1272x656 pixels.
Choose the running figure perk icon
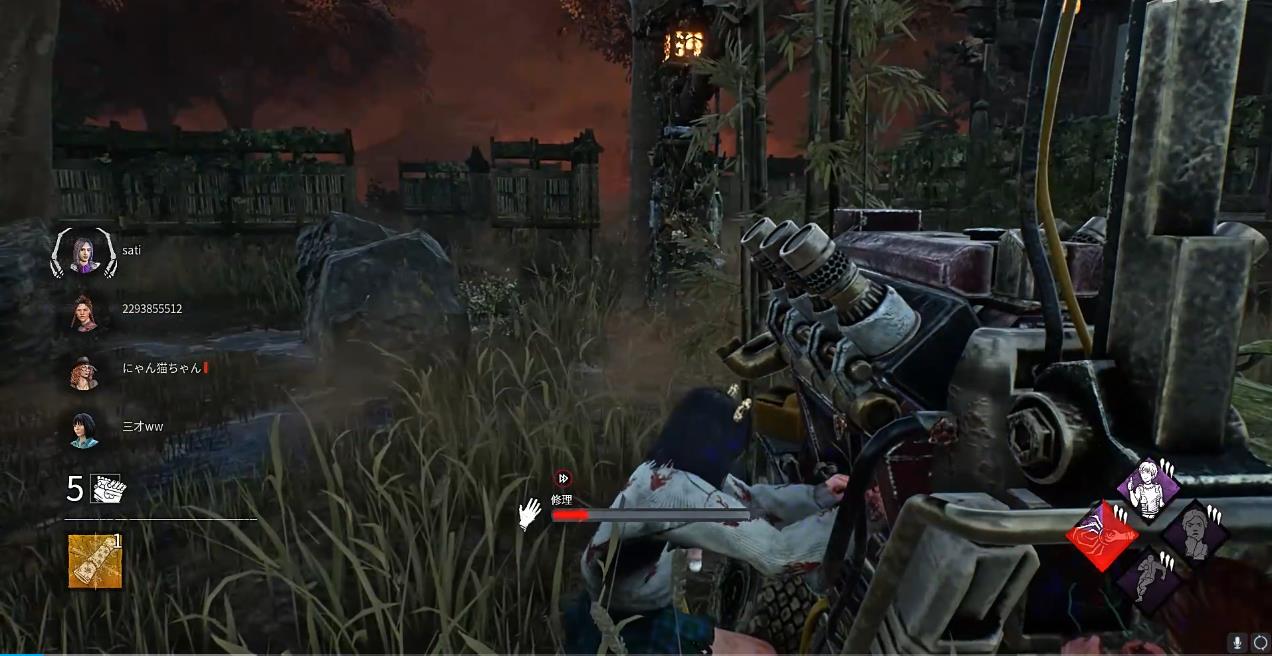1148,578
